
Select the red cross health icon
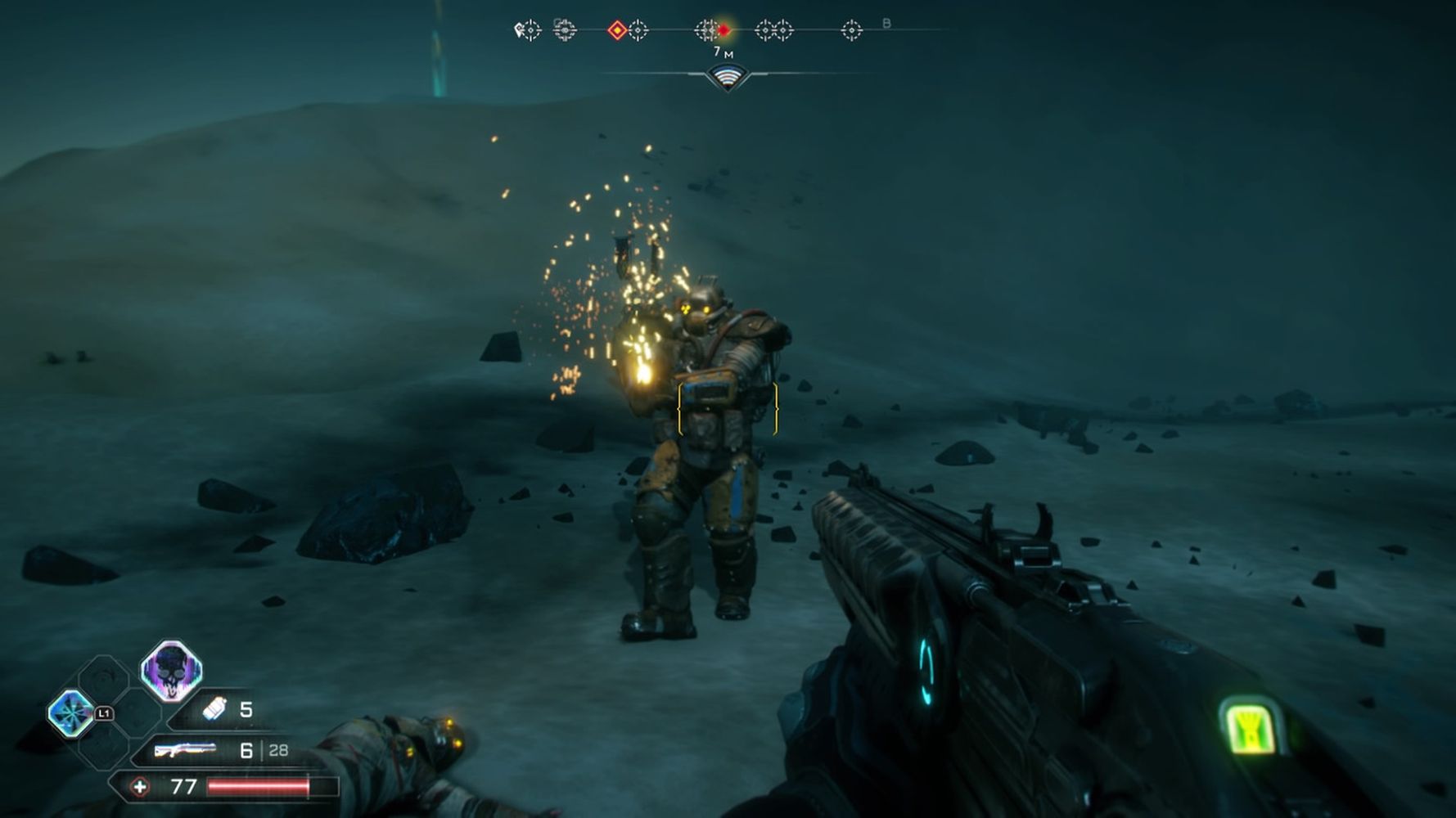(140, 787)
